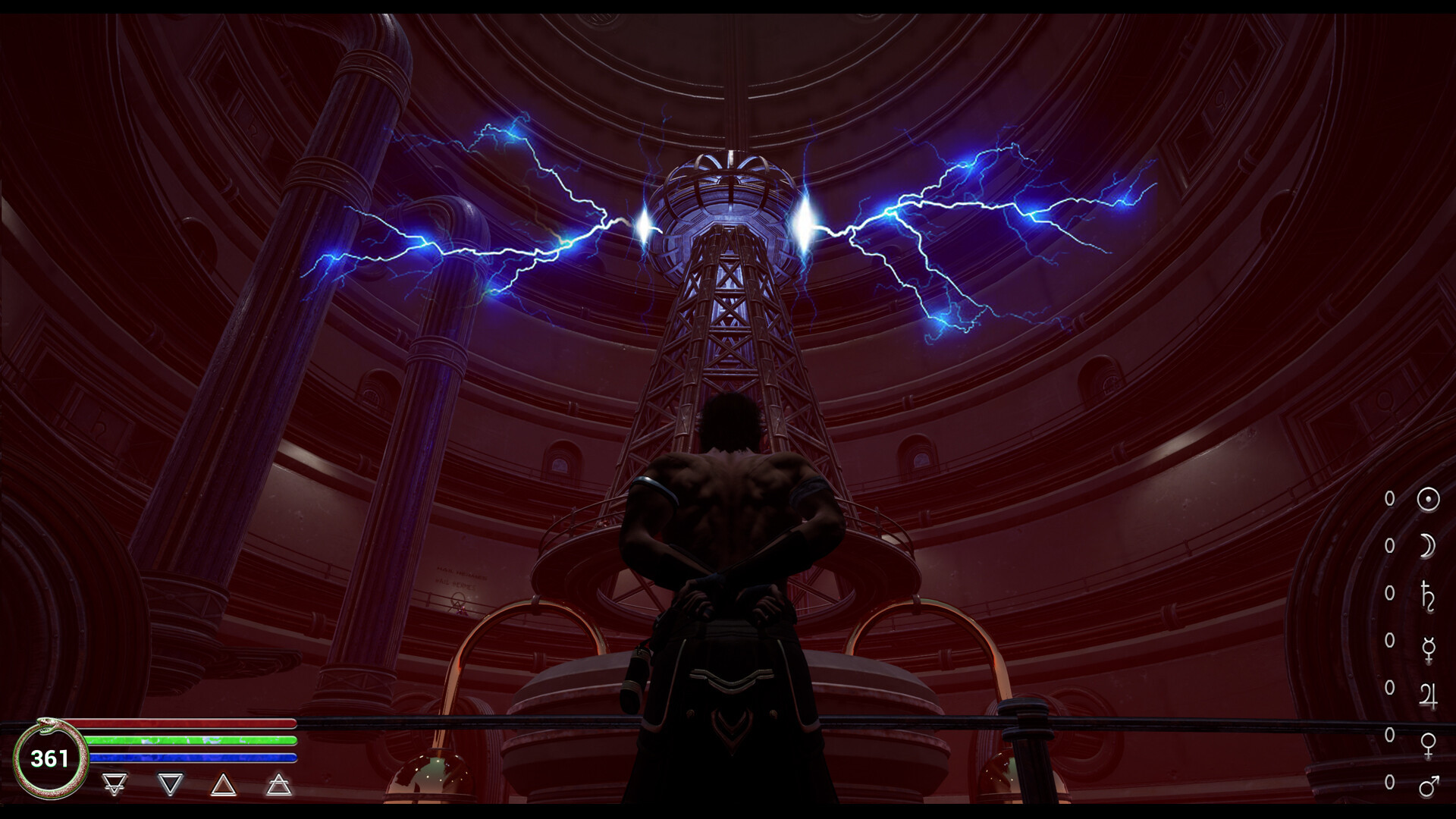Activate the Water element inverted triangle
Screen dimensions: 1456x819
coord(171,784)
